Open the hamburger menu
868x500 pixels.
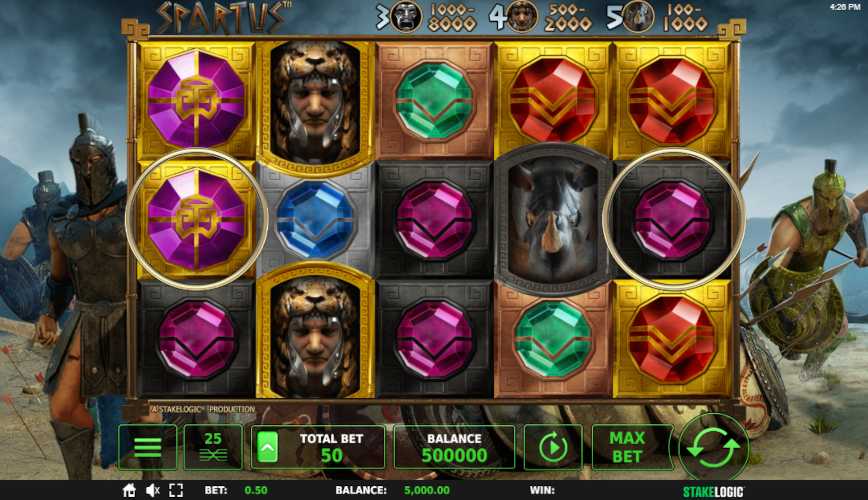(x=147, y=447)
